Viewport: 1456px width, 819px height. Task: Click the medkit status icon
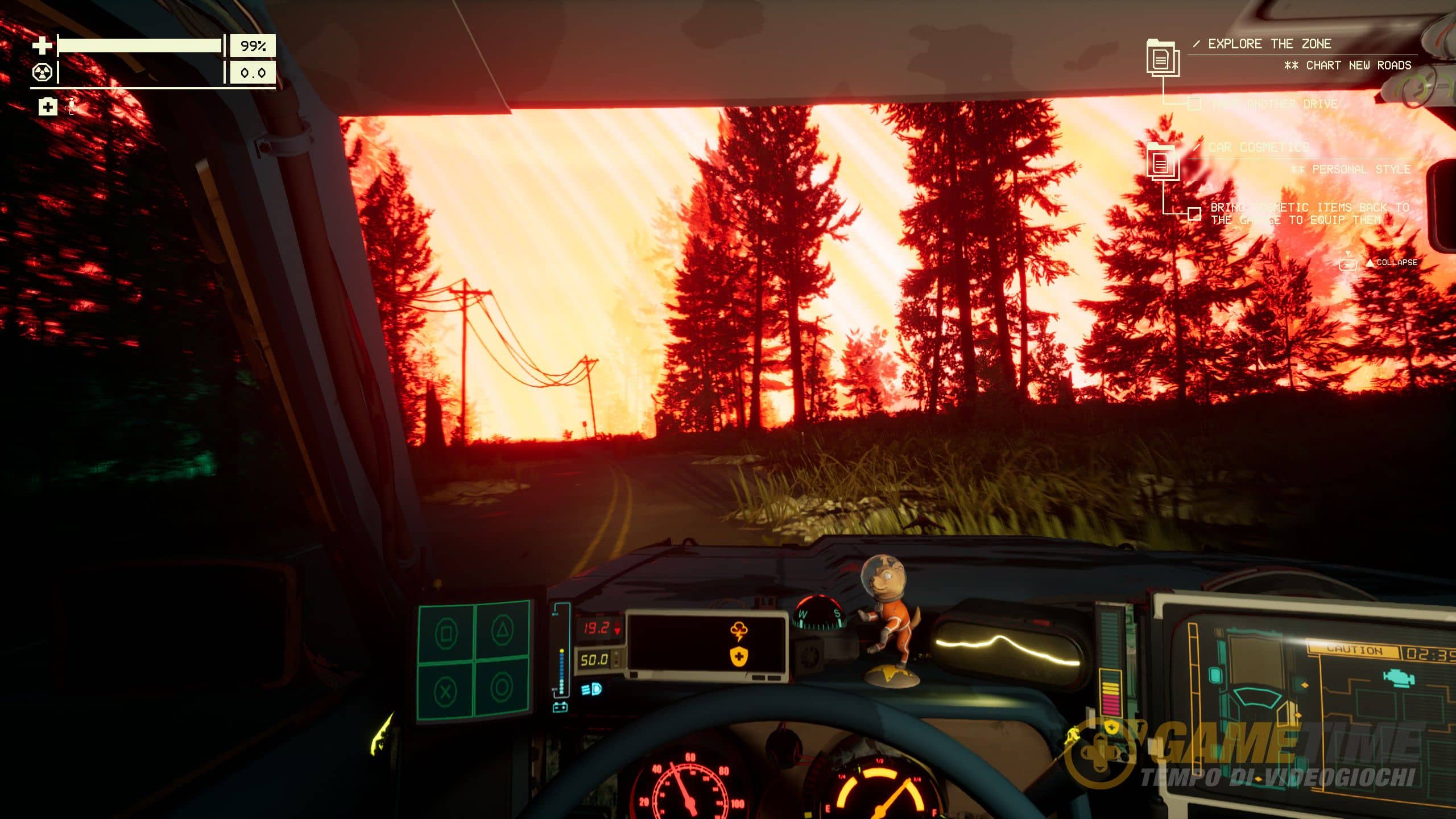point(48,106)
